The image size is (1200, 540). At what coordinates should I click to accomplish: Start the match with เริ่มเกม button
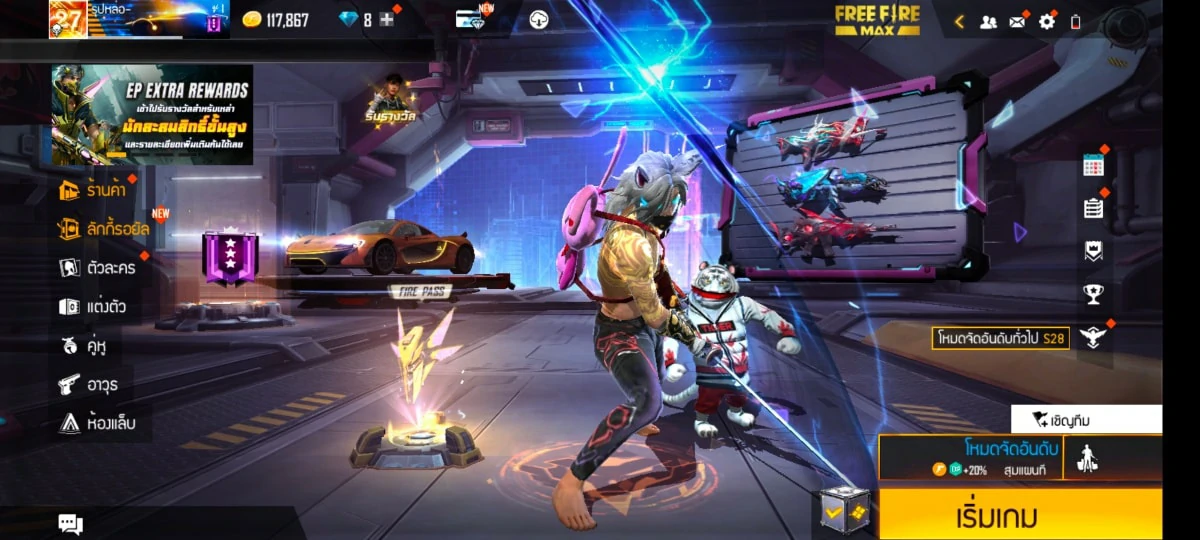(x=1020, y=516)
